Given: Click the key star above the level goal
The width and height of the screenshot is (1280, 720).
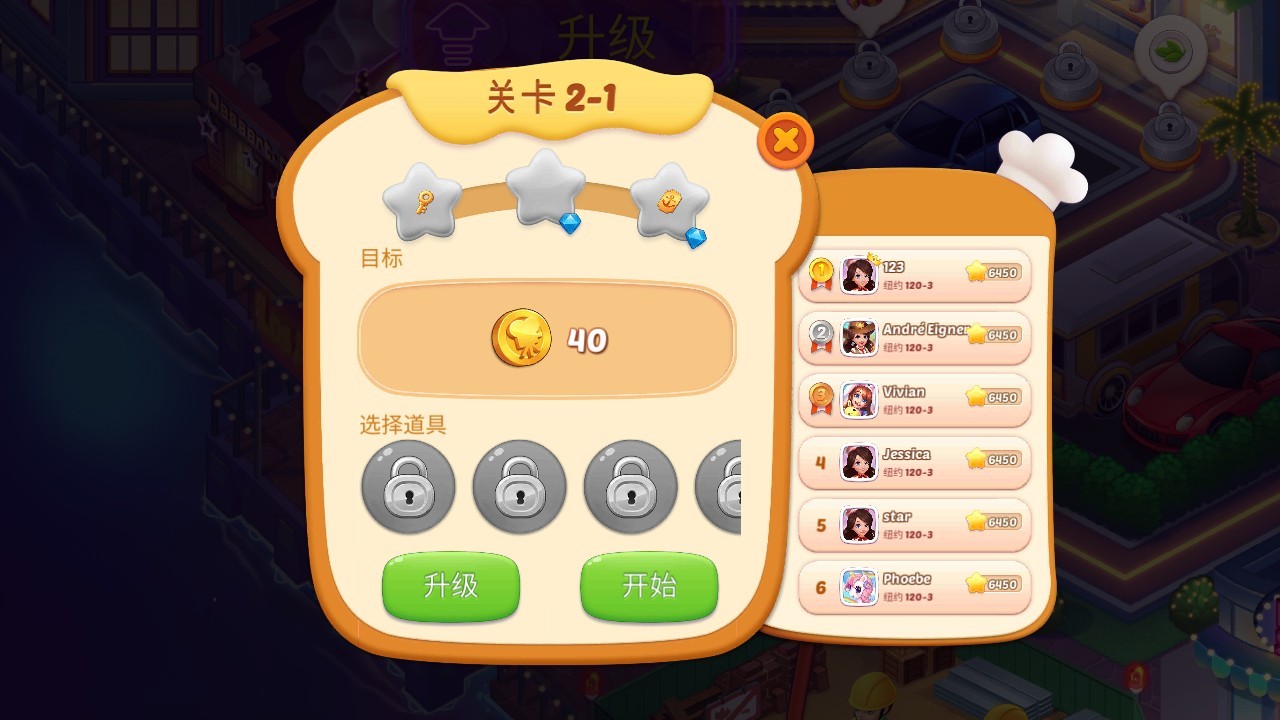Looking at the screenshot, I should (420, 200).
